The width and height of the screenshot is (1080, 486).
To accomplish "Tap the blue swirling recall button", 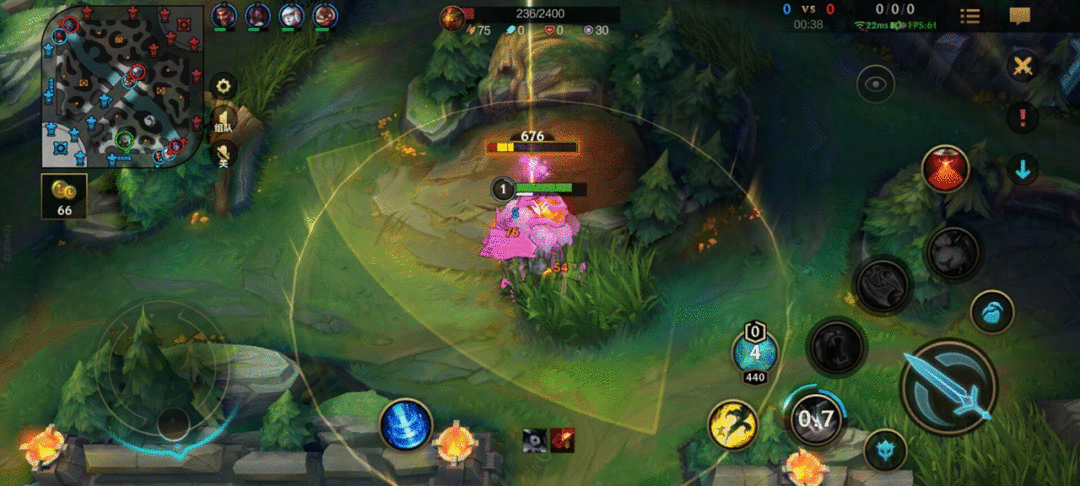I will [x=406, y=424].
